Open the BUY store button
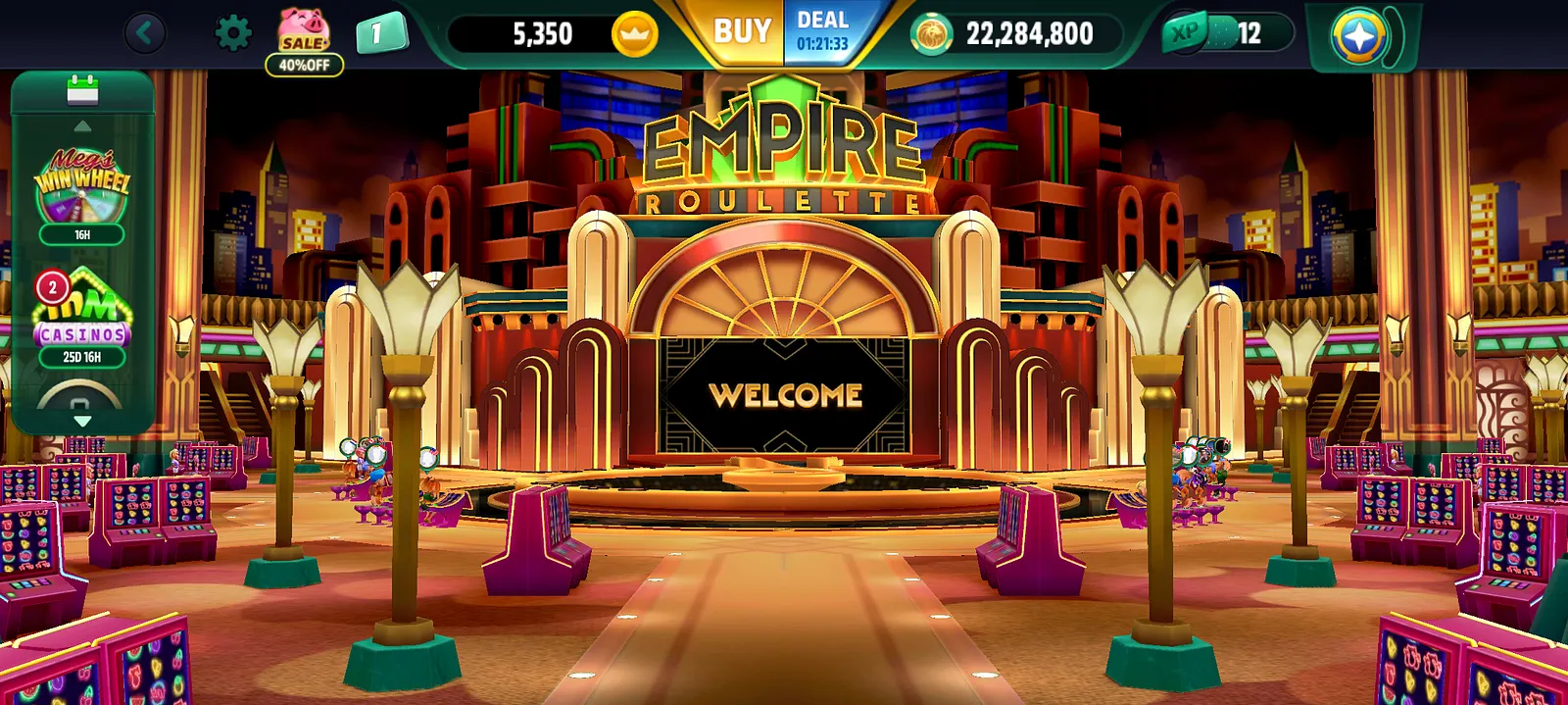Viewport: 1568px width, 705px height. pyautogui.click(x=742, y=32)
